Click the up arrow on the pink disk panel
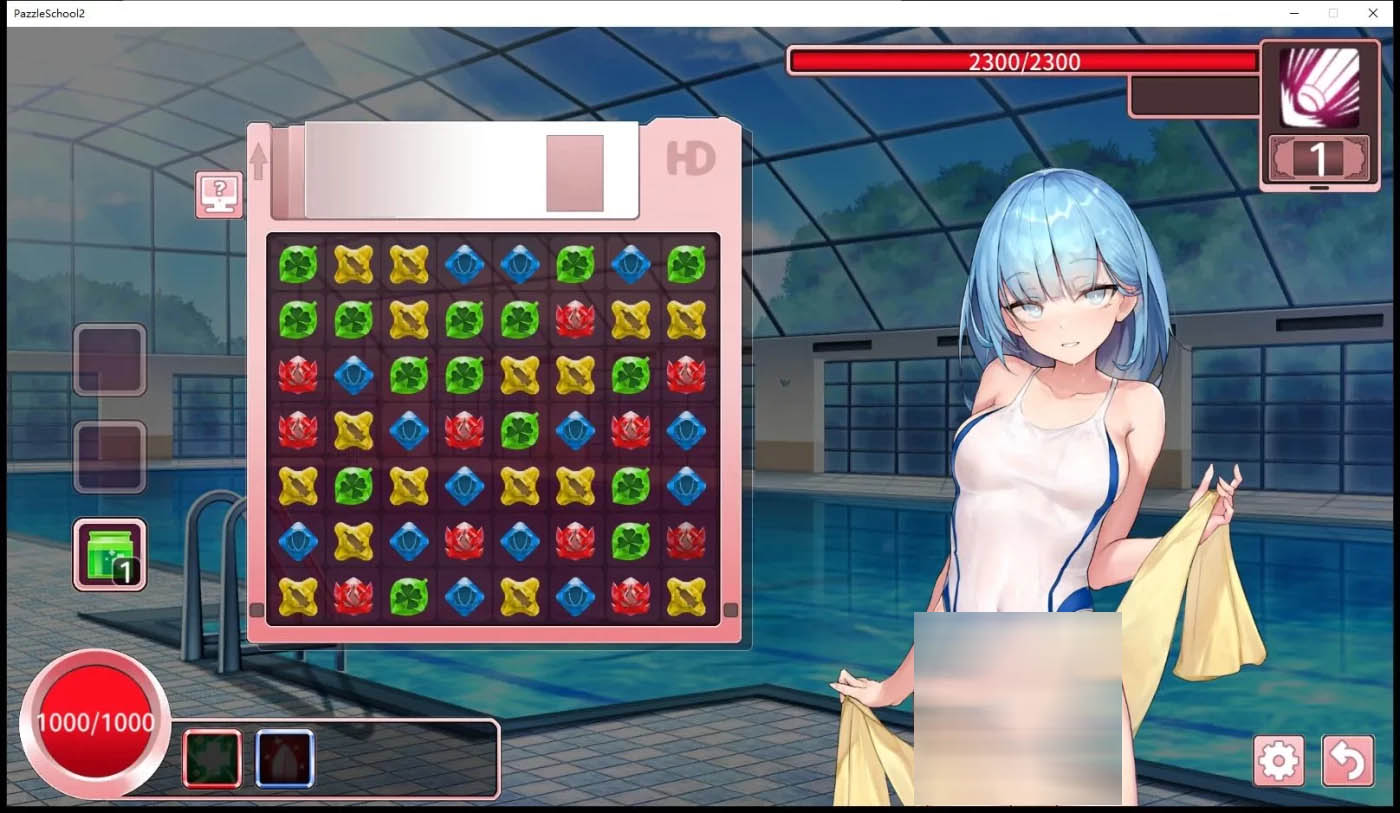Screen dimensions: 1400x813 point(259,161)
